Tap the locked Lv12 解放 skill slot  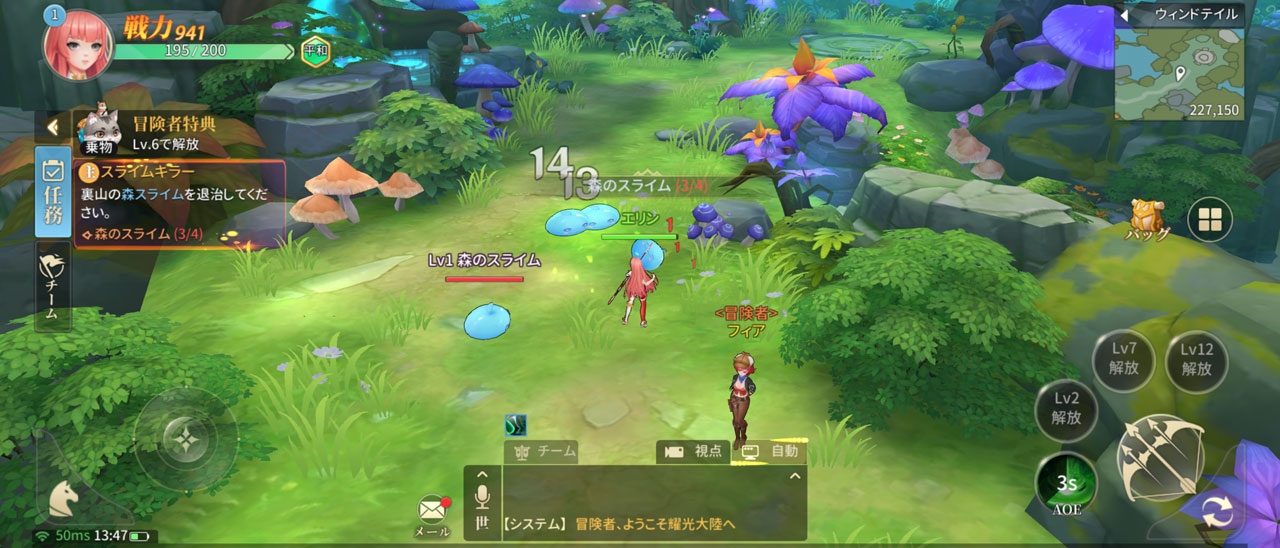tap(1196, 358)
